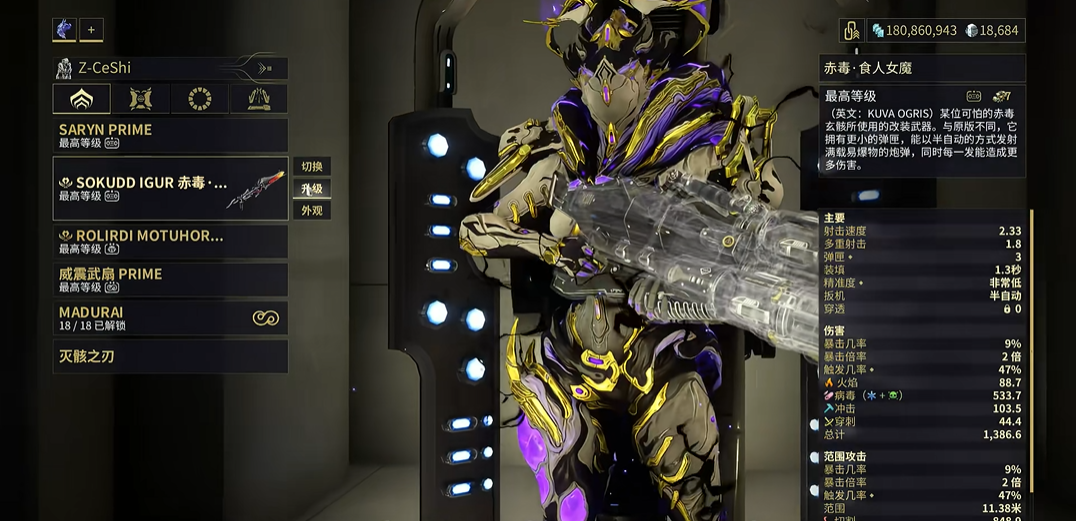1076x521 pixels.
Task: Select the SARYN PRIME warframe slot
Action: point(170,135)
